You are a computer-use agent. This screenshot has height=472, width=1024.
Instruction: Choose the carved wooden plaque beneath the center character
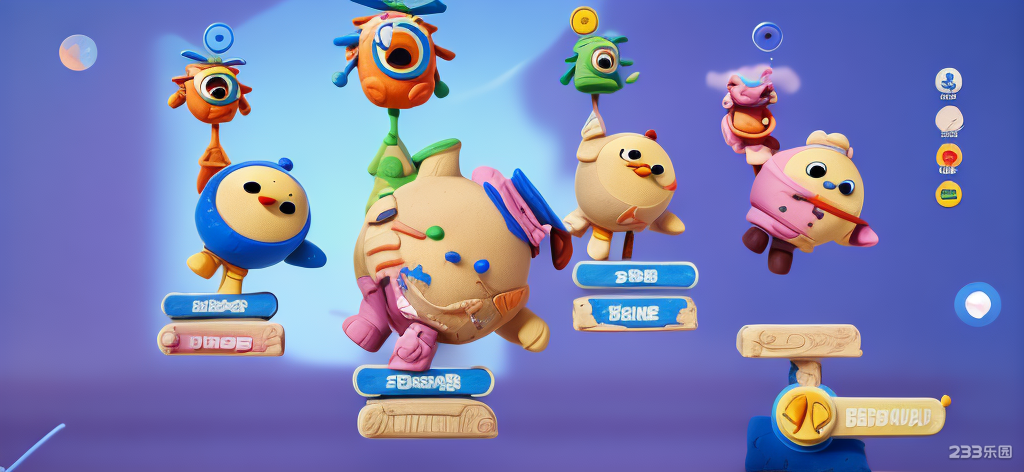pos(427,418)
